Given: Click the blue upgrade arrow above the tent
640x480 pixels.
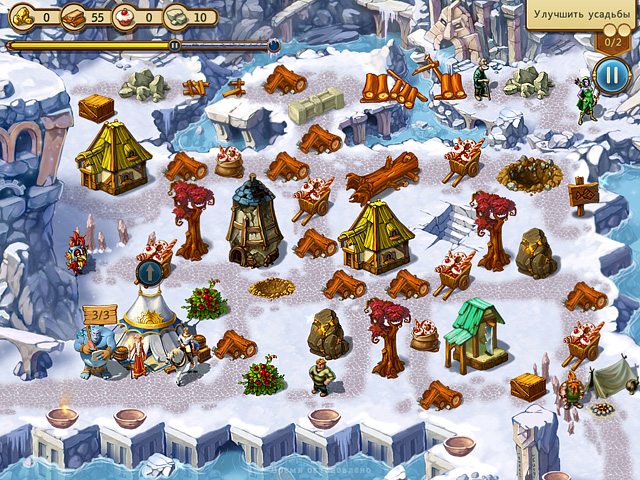Looking at the screenshot, I should pos(149,273).
